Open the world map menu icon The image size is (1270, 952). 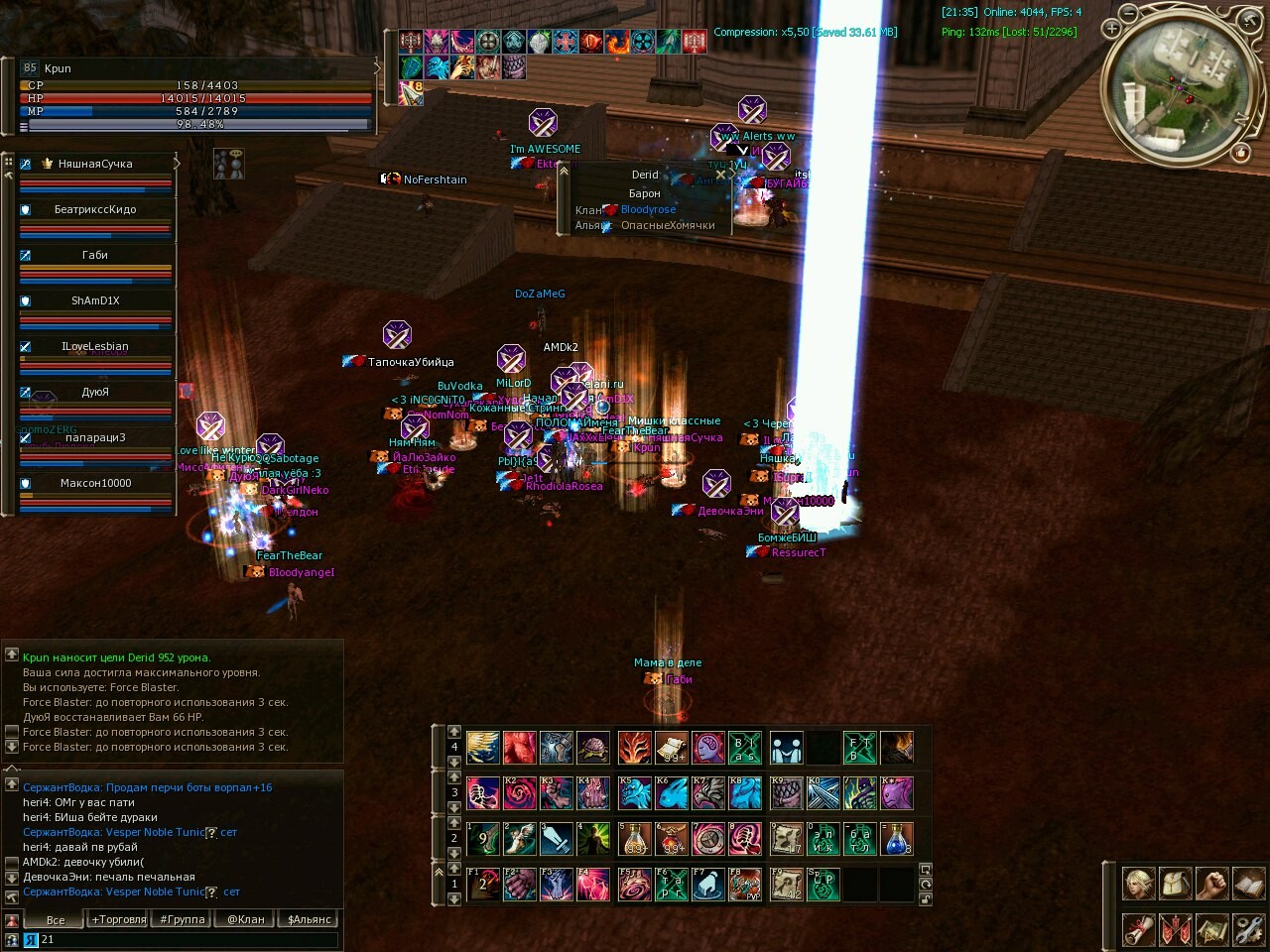(x=1211, y=929)
